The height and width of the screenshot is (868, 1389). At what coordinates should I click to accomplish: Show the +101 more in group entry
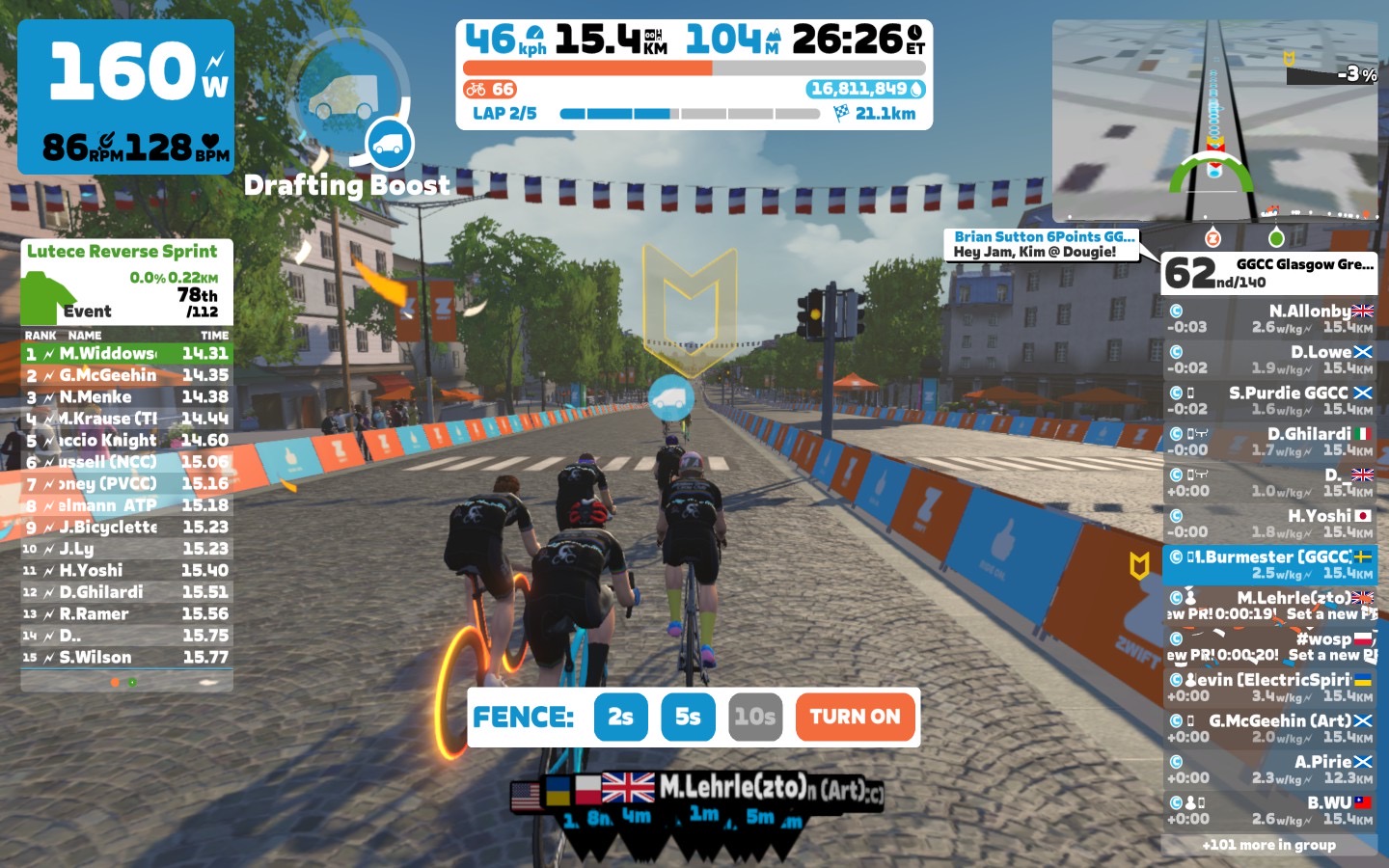[1268, 845]
